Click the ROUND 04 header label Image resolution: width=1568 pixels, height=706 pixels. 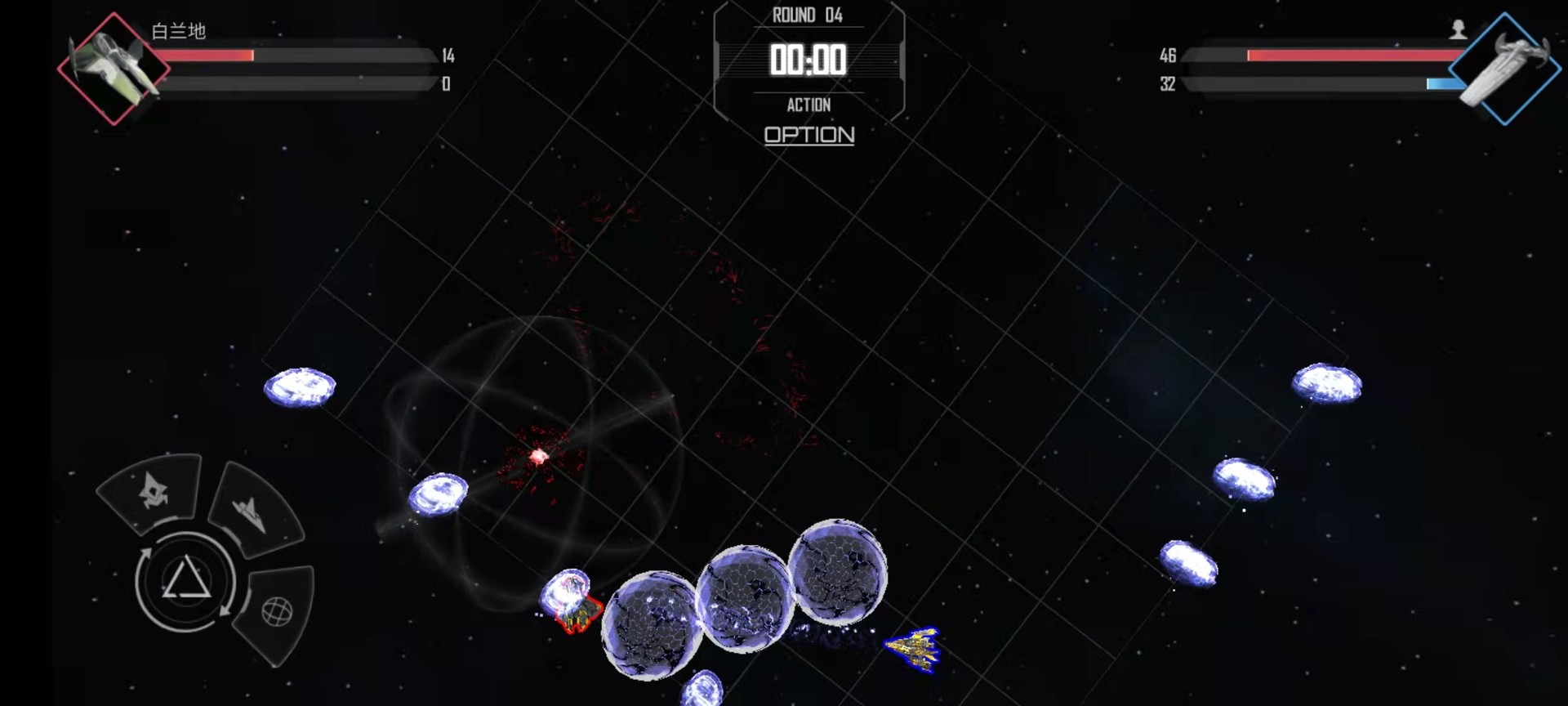coord(809,14)
